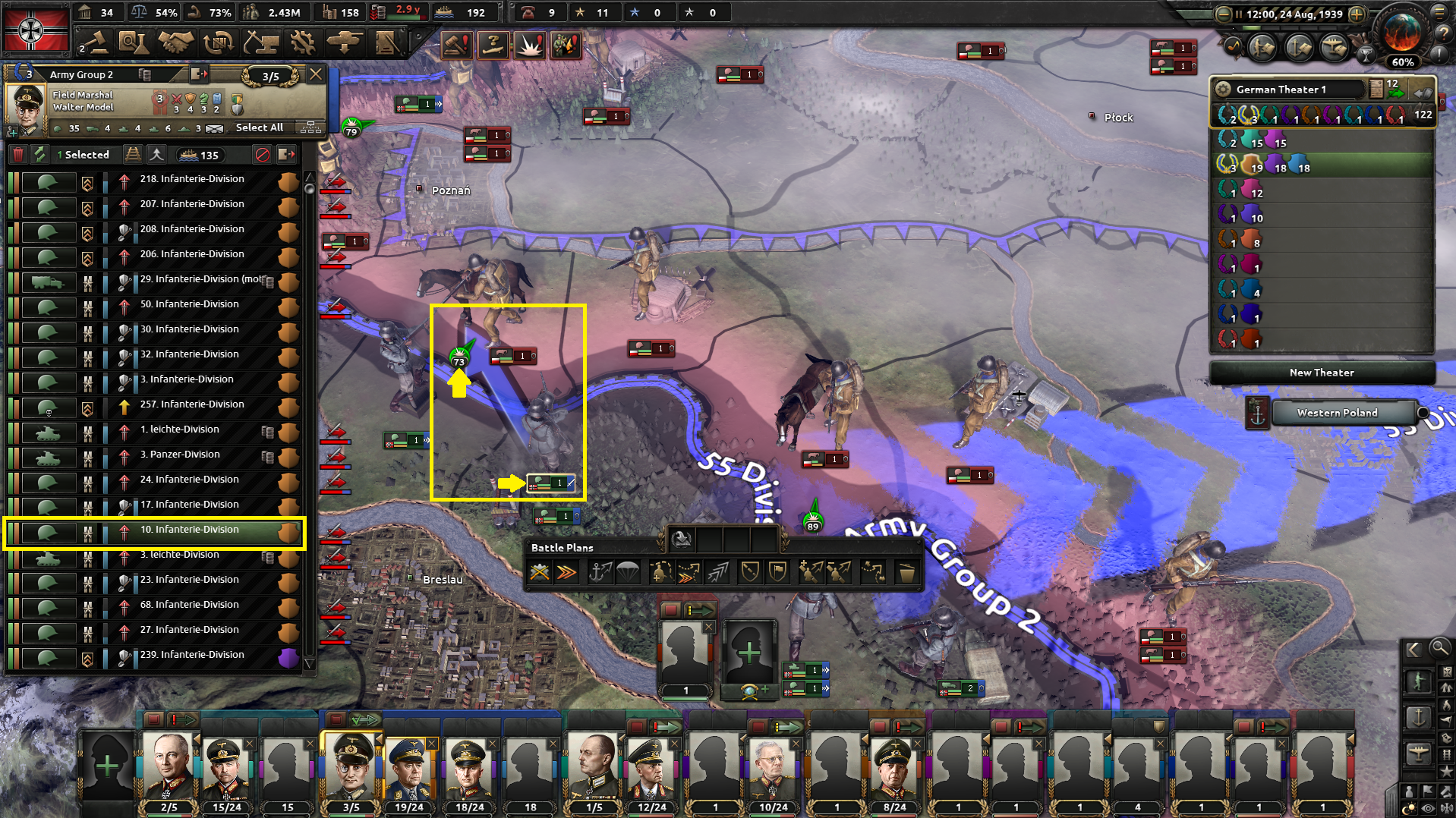
Task: Click the New Theater button
Action: pyautogui.click(x=1321, y=372)
